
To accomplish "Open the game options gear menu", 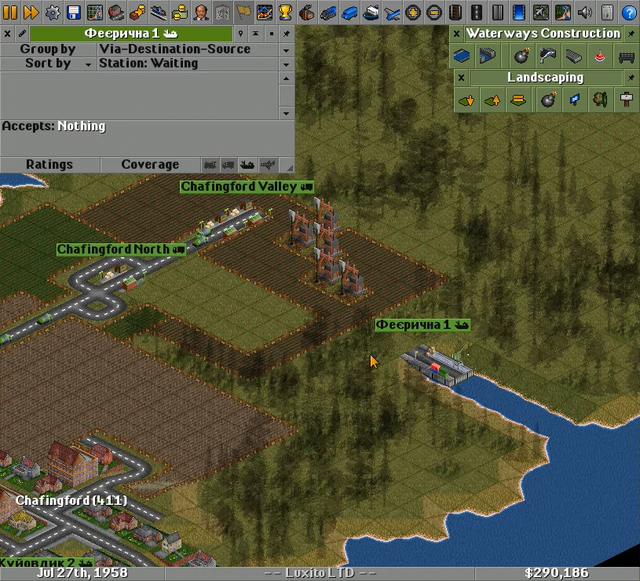I will click(x=52, y=13).
